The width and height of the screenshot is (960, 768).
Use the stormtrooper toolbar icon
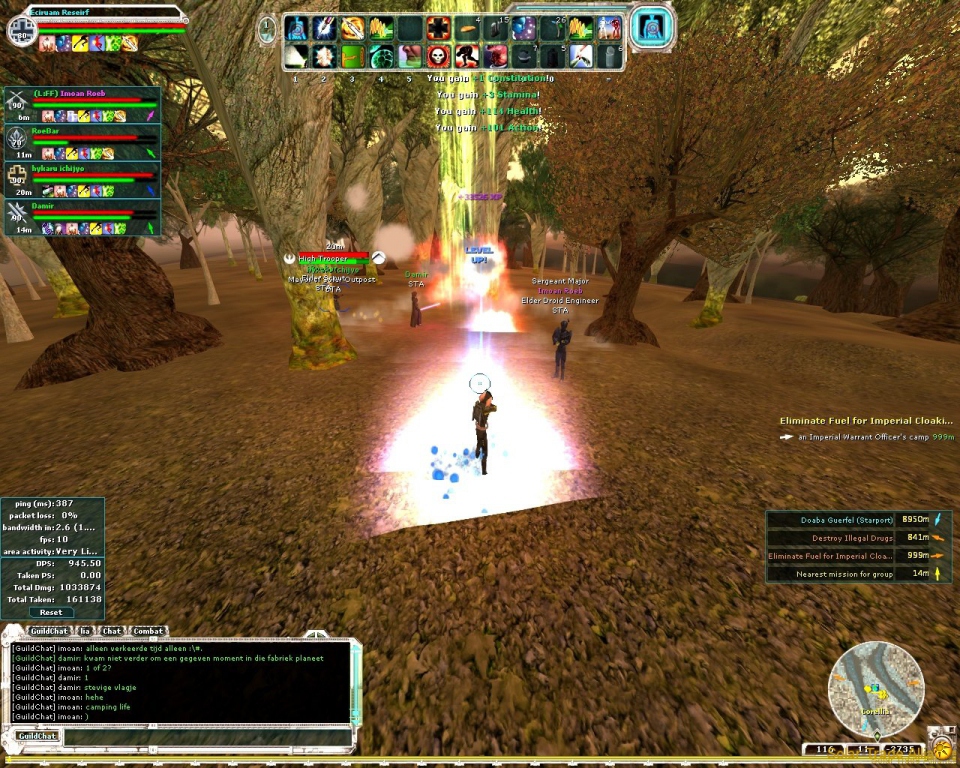tap(610, 28)
